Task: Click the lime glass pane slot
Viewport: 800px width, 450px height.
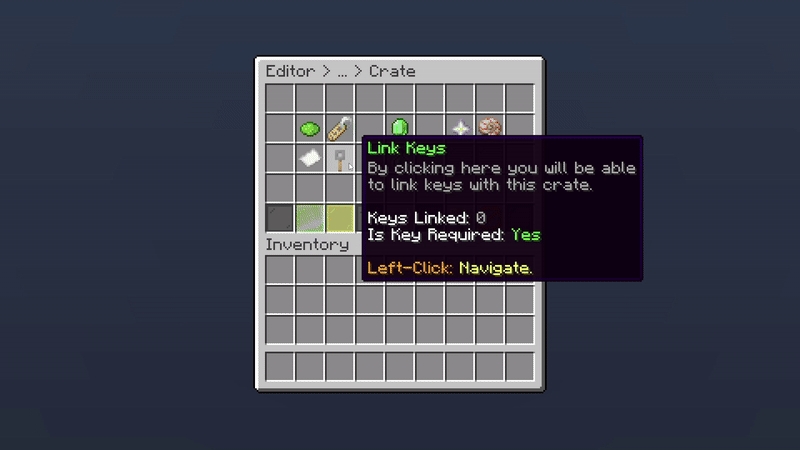Action: click(x=309, y=219)
